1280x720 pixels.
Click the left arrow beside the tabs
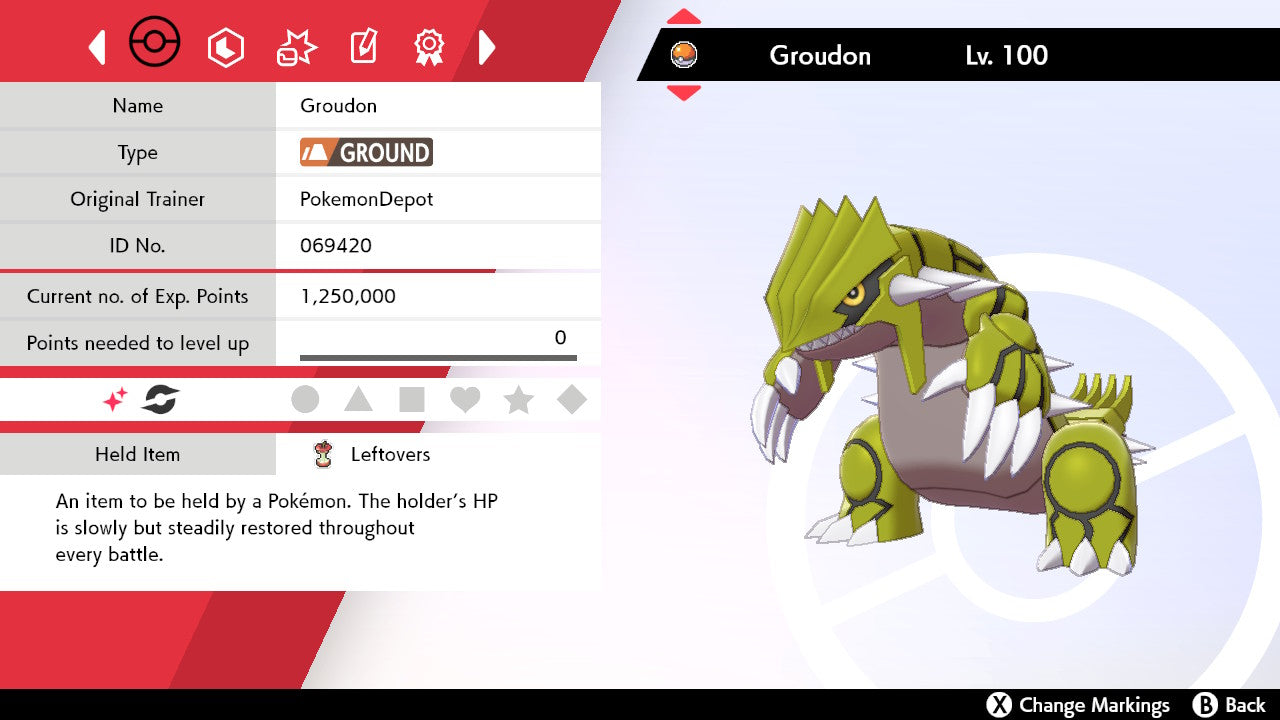(97, 47)
